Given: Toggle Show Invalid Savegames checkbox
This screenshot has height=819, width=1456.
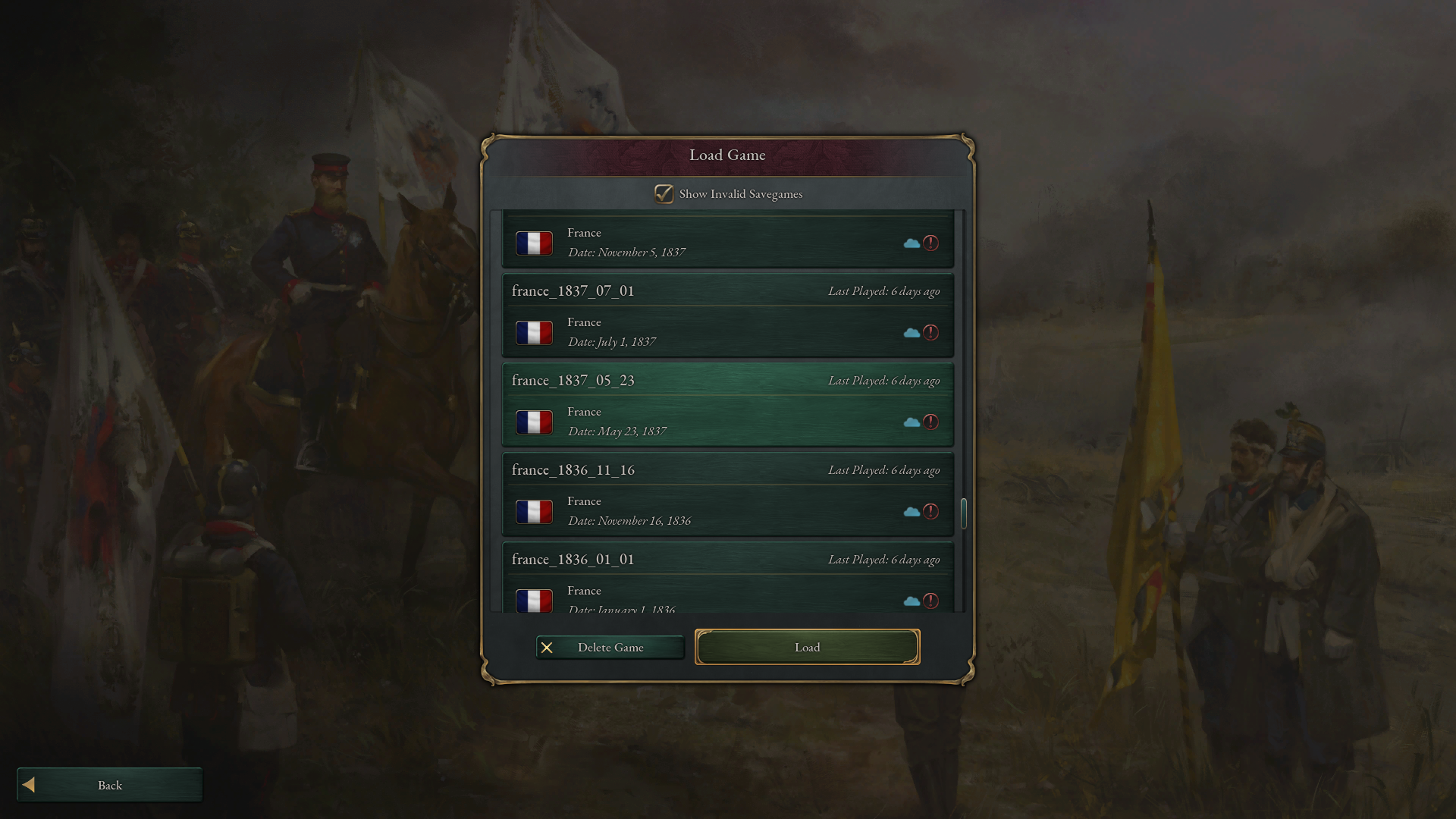Looking at the screenshot, I should pyautogui.click(x=664, y=194).
